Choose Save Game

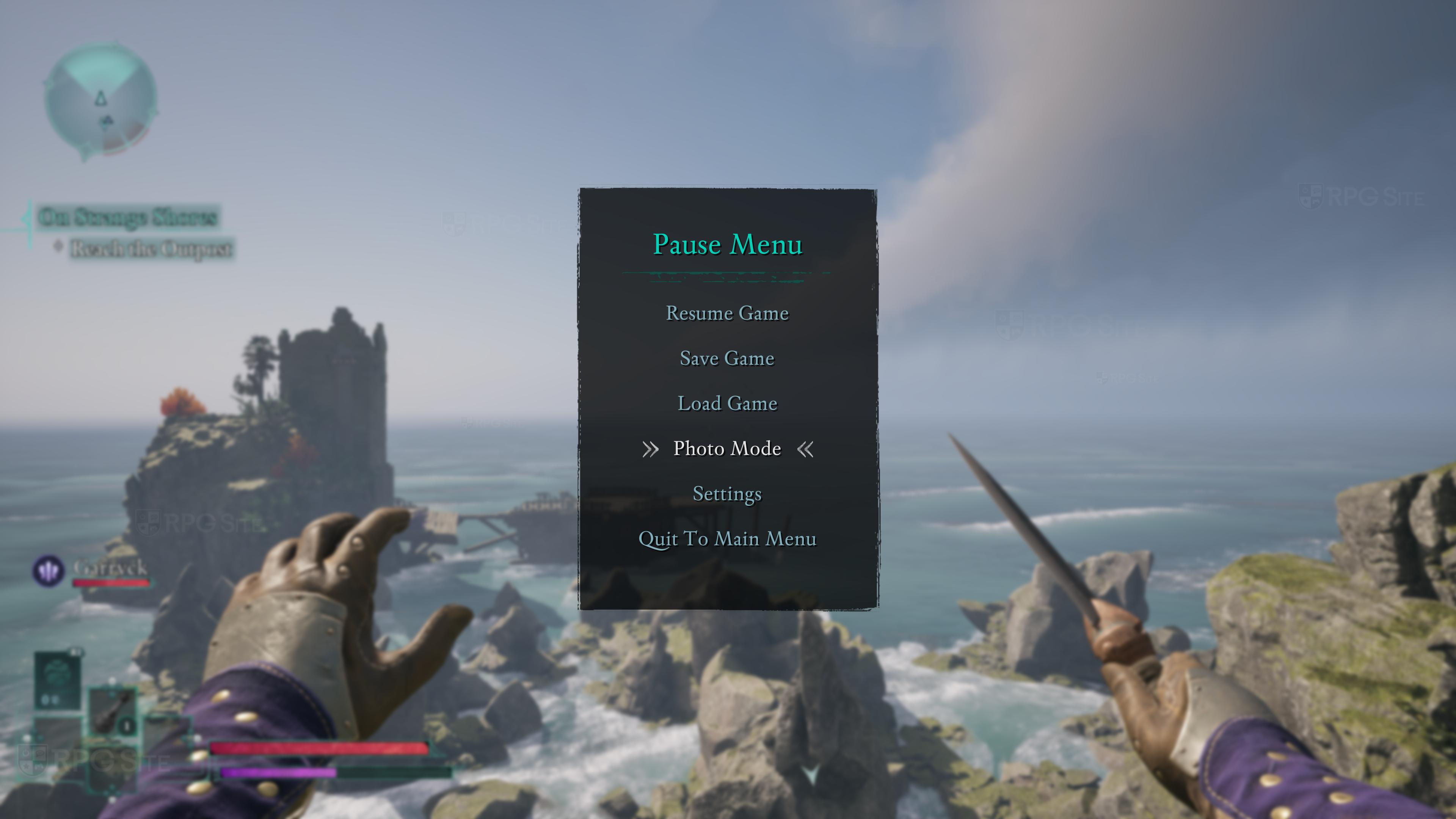pyautogui.click(x=727, y=358)
